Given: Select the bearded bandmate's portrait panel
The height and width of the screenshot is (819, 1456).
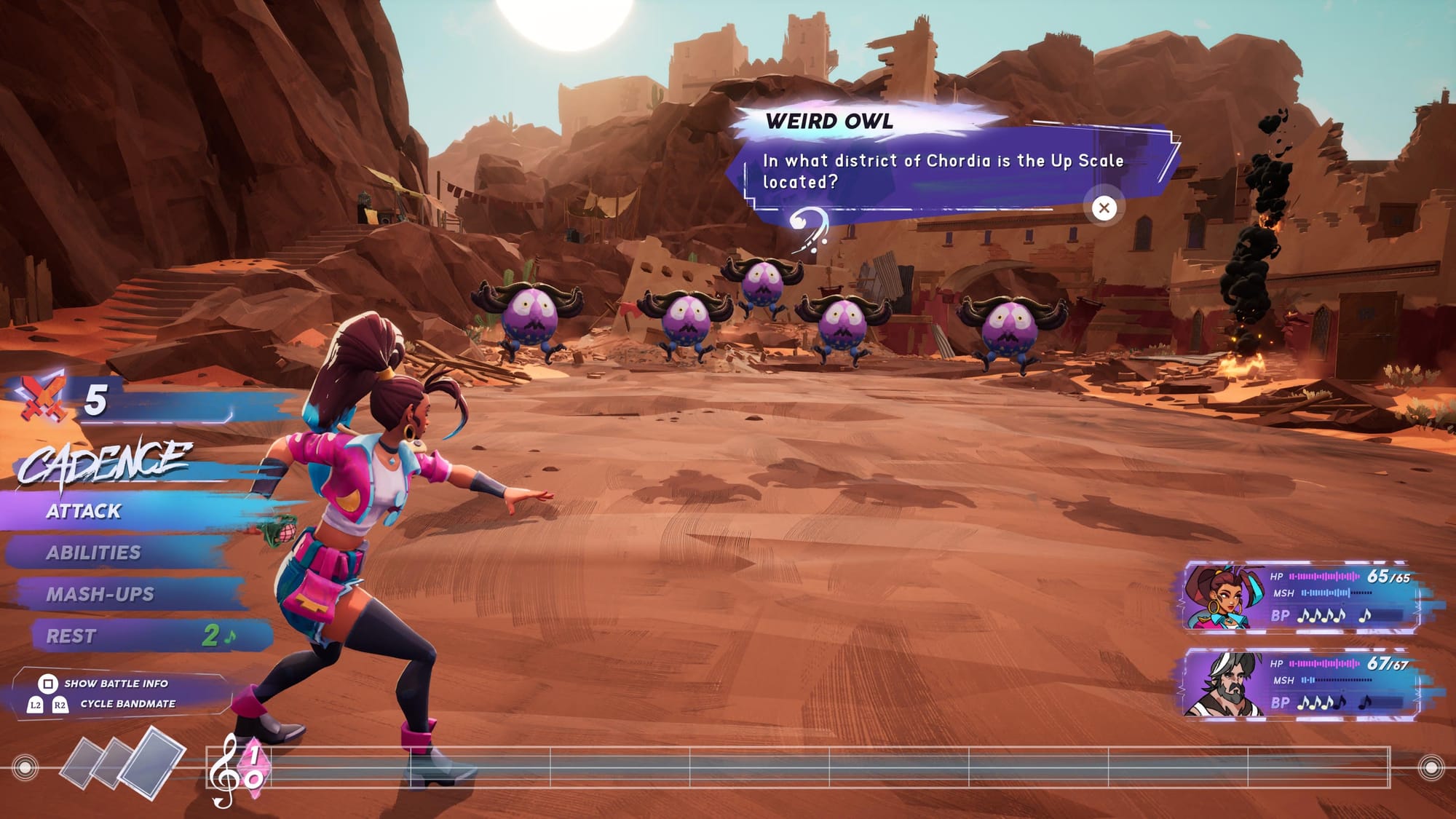Looking at the screenshot, I should click(x=1299, y=684).
